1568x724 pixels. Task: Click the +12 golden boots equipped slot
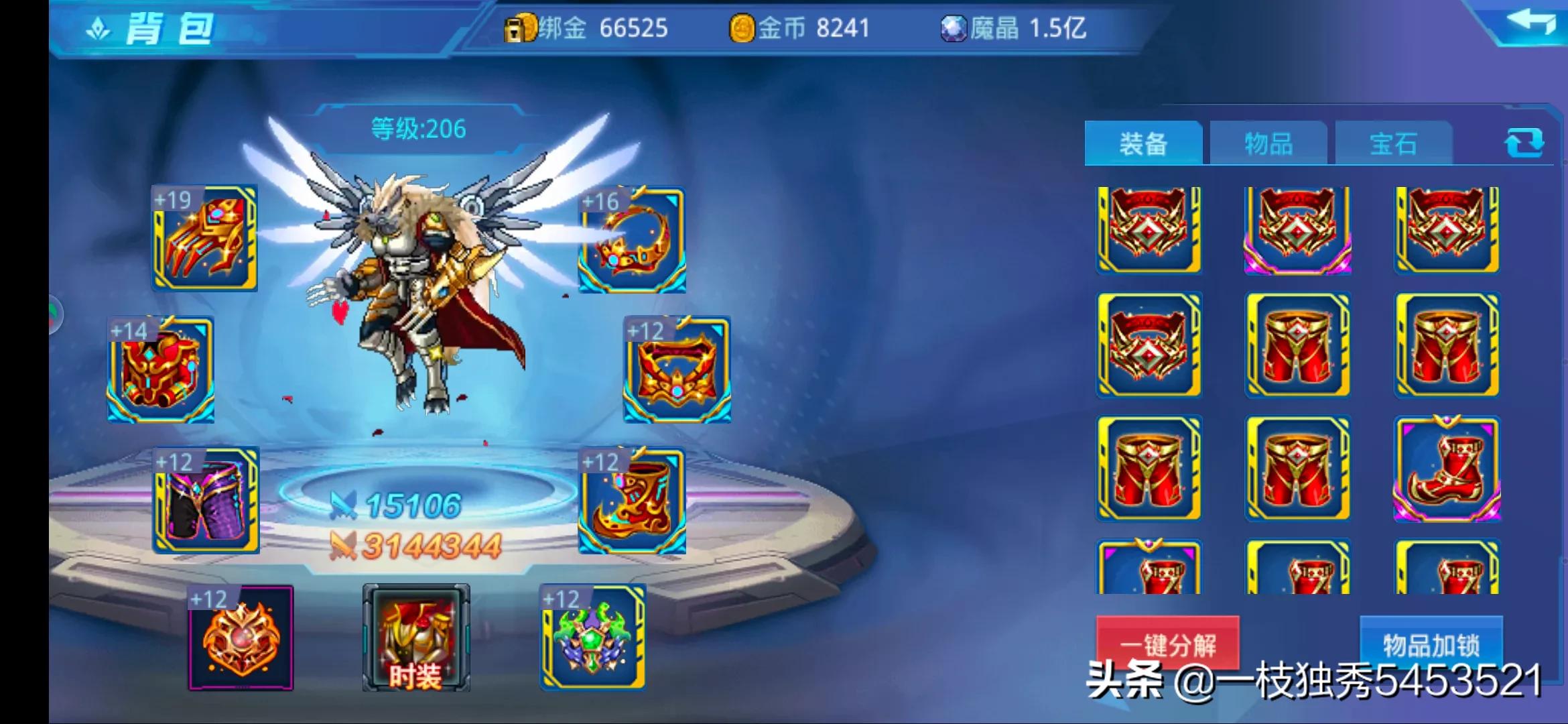(632, 501)
